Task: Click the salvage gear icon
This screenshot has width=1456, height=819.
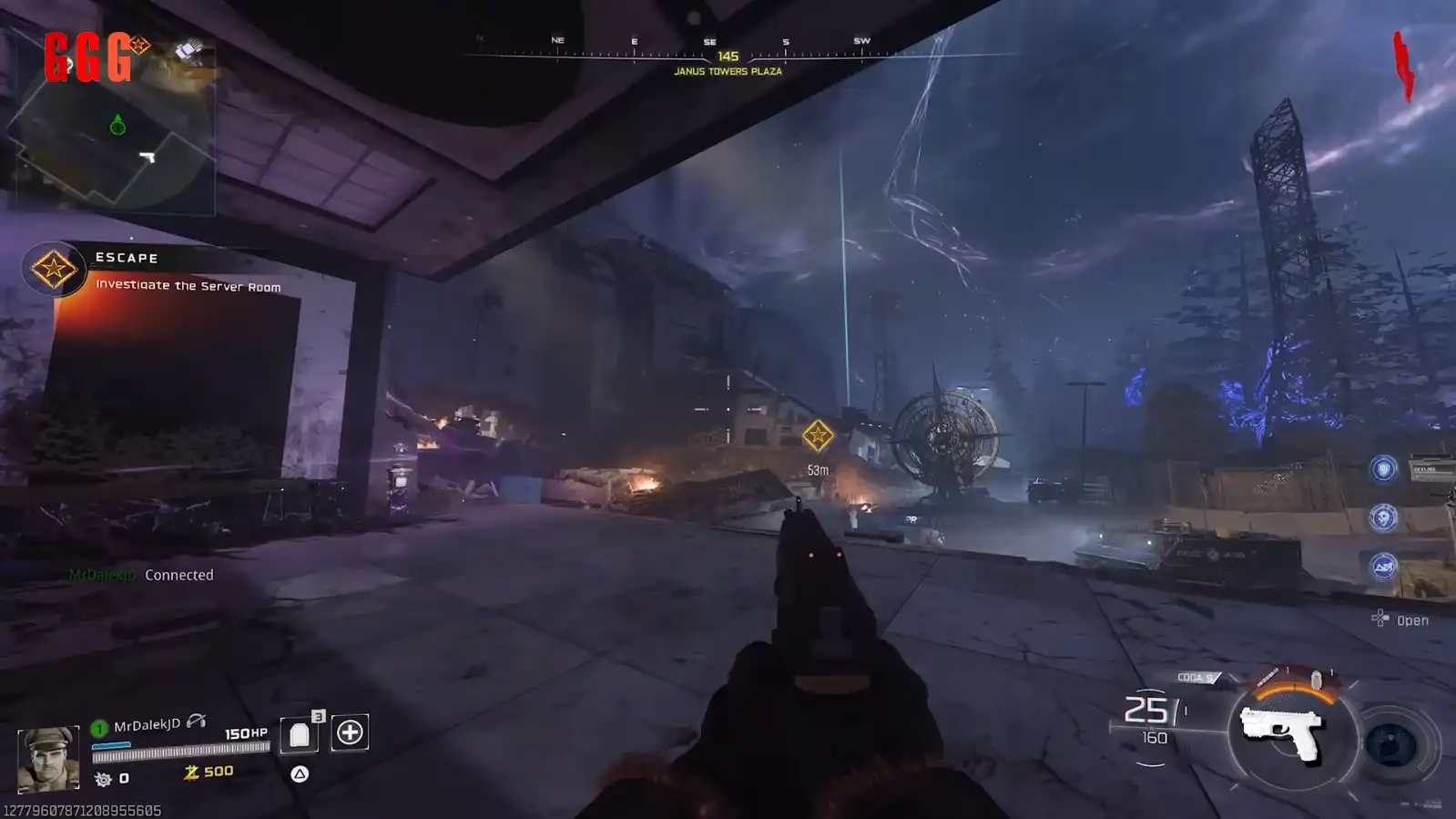Action: pos(103,779)
